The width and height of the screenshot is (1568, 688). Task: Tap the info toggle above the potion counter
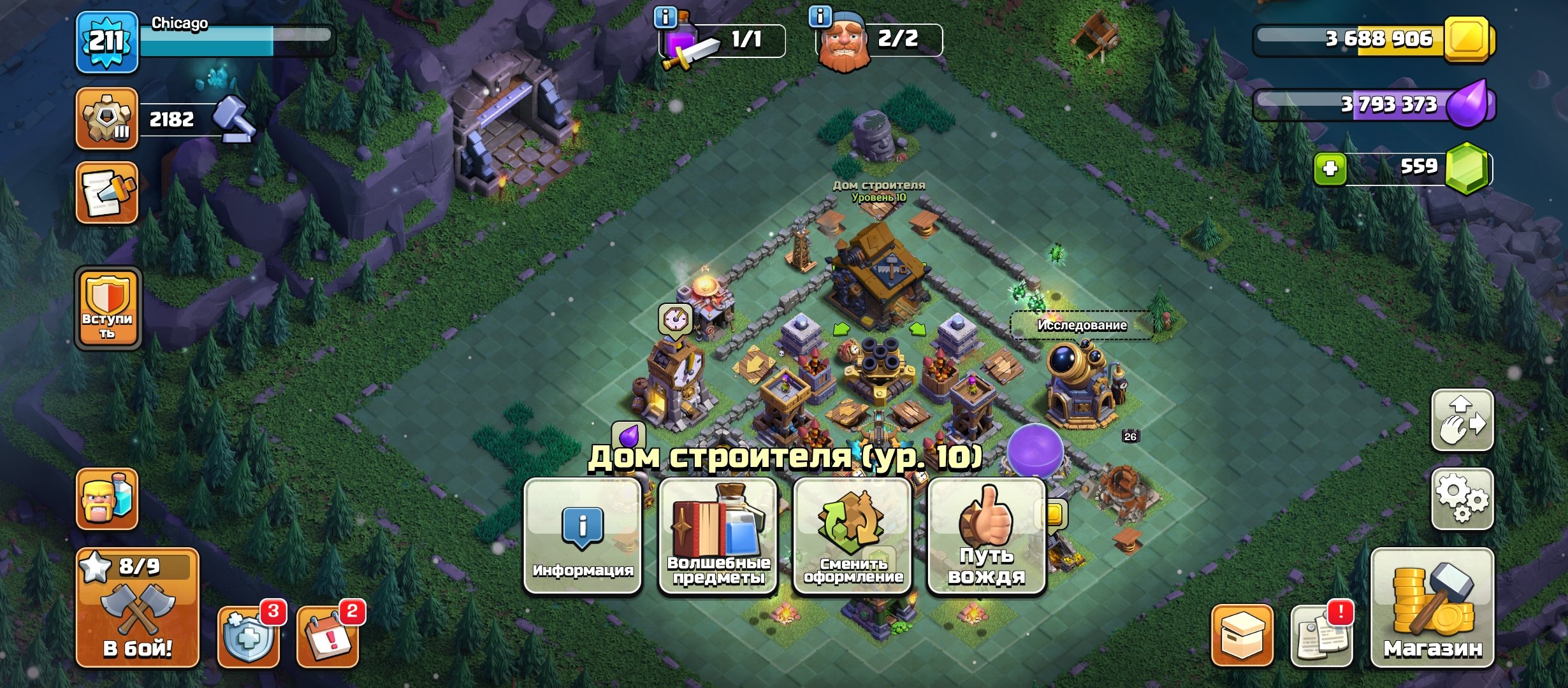pyautogui.click(x=665, y=17)
